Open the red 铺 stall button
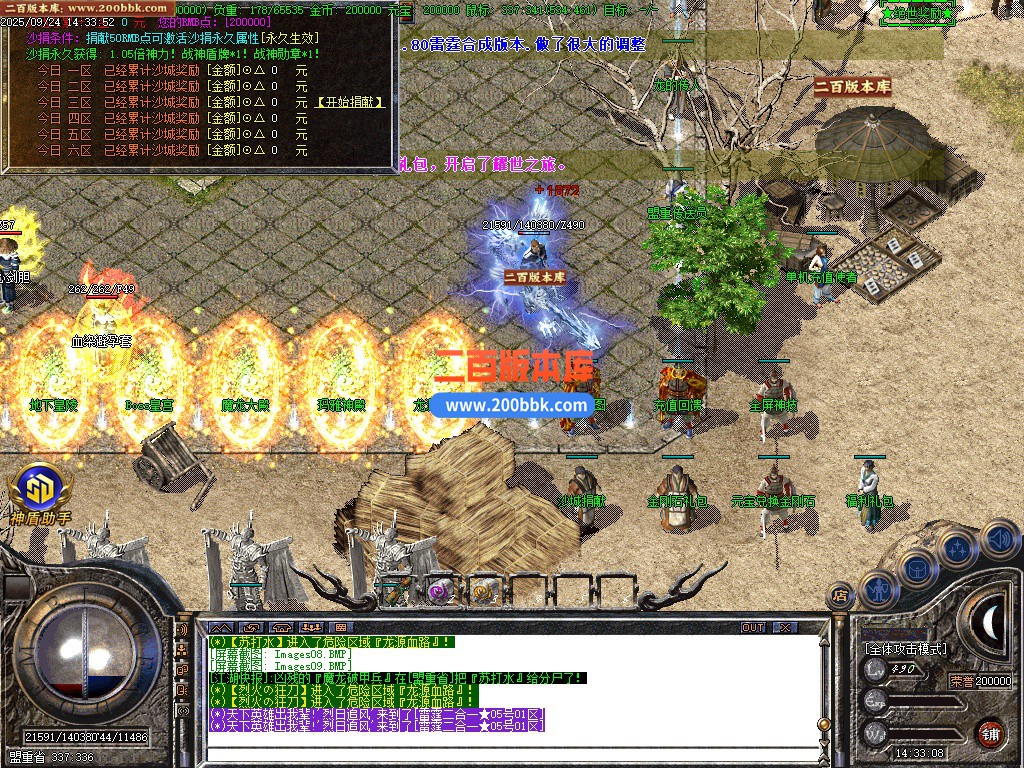Viewport: 1024px width, 768px height. click(989, 731)
